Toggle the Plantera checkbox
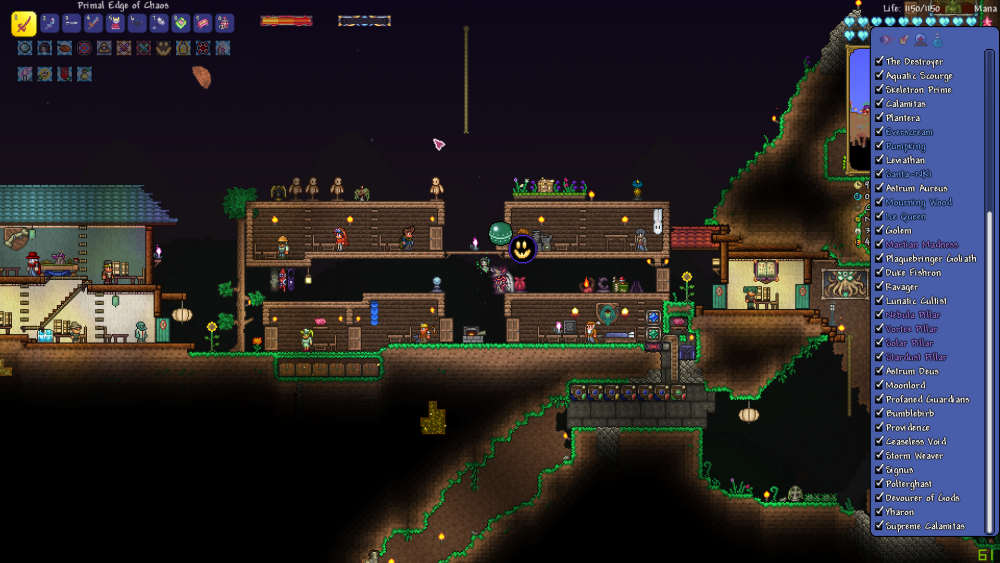Viewport: 1000px width, 563px height. pos(879,118)
